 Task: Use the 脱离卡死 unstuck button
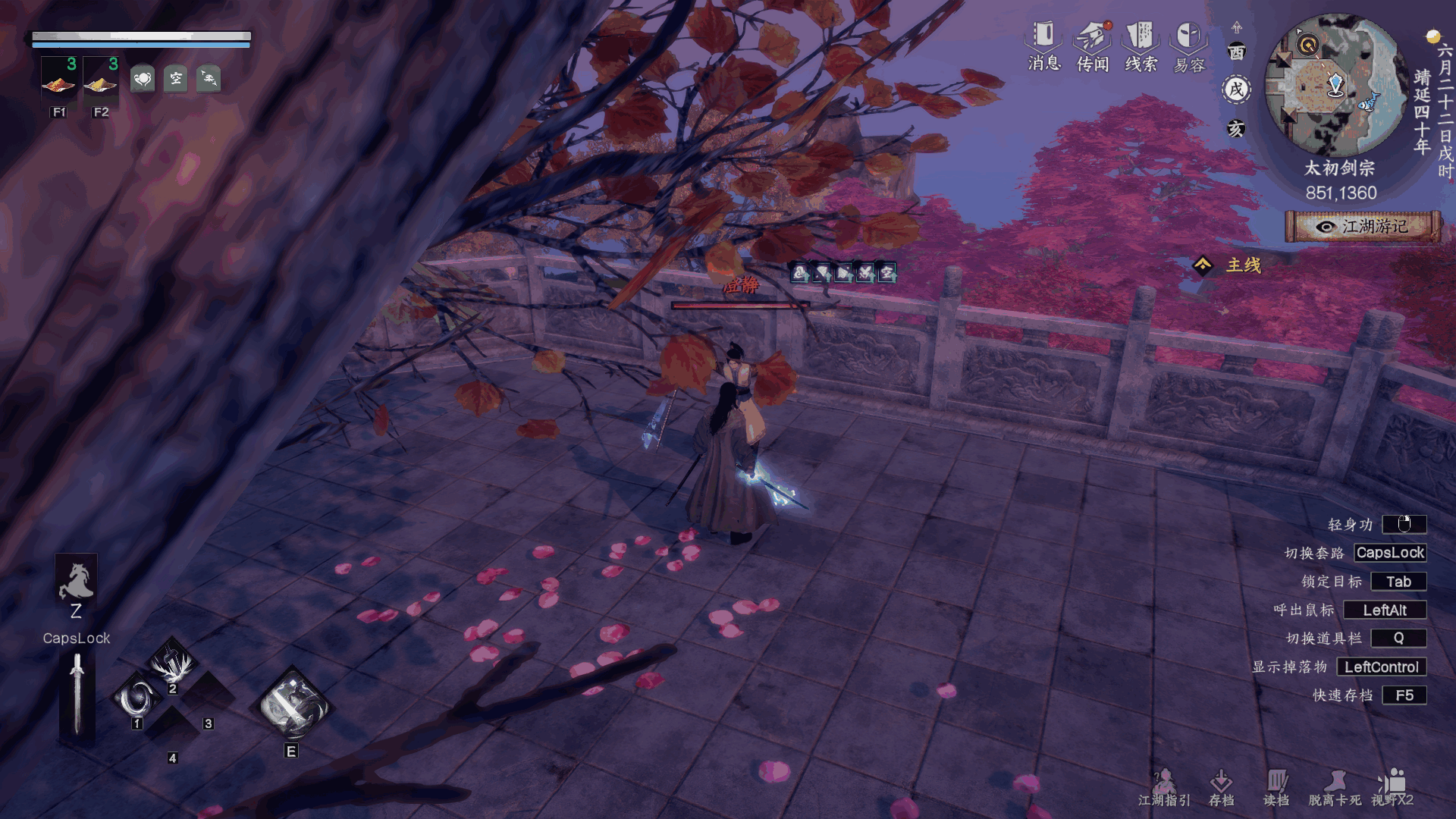click(x=1335, y=787)
